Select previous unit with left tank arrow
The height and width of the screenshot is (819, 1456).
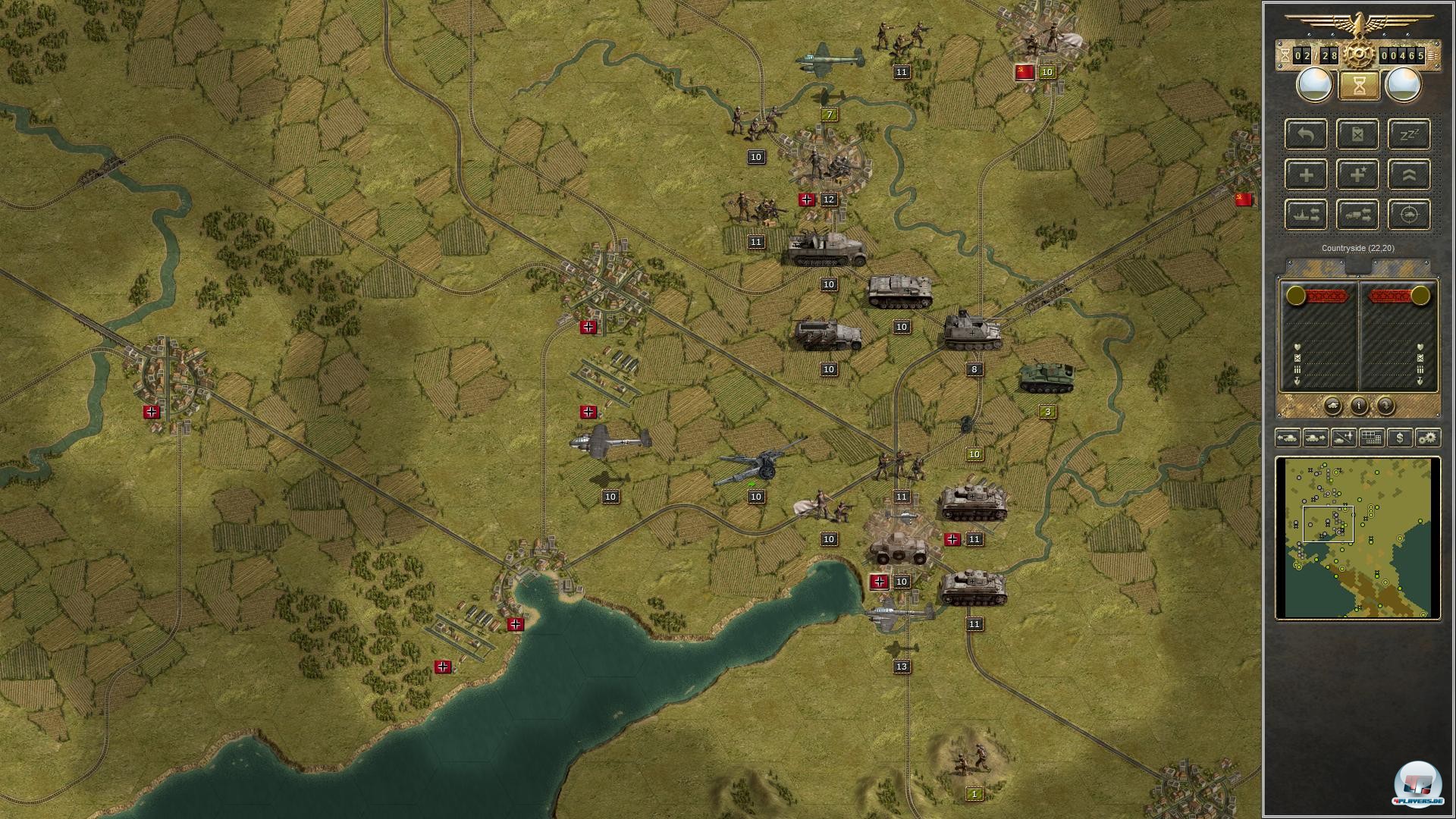[x=1290, y=438]
